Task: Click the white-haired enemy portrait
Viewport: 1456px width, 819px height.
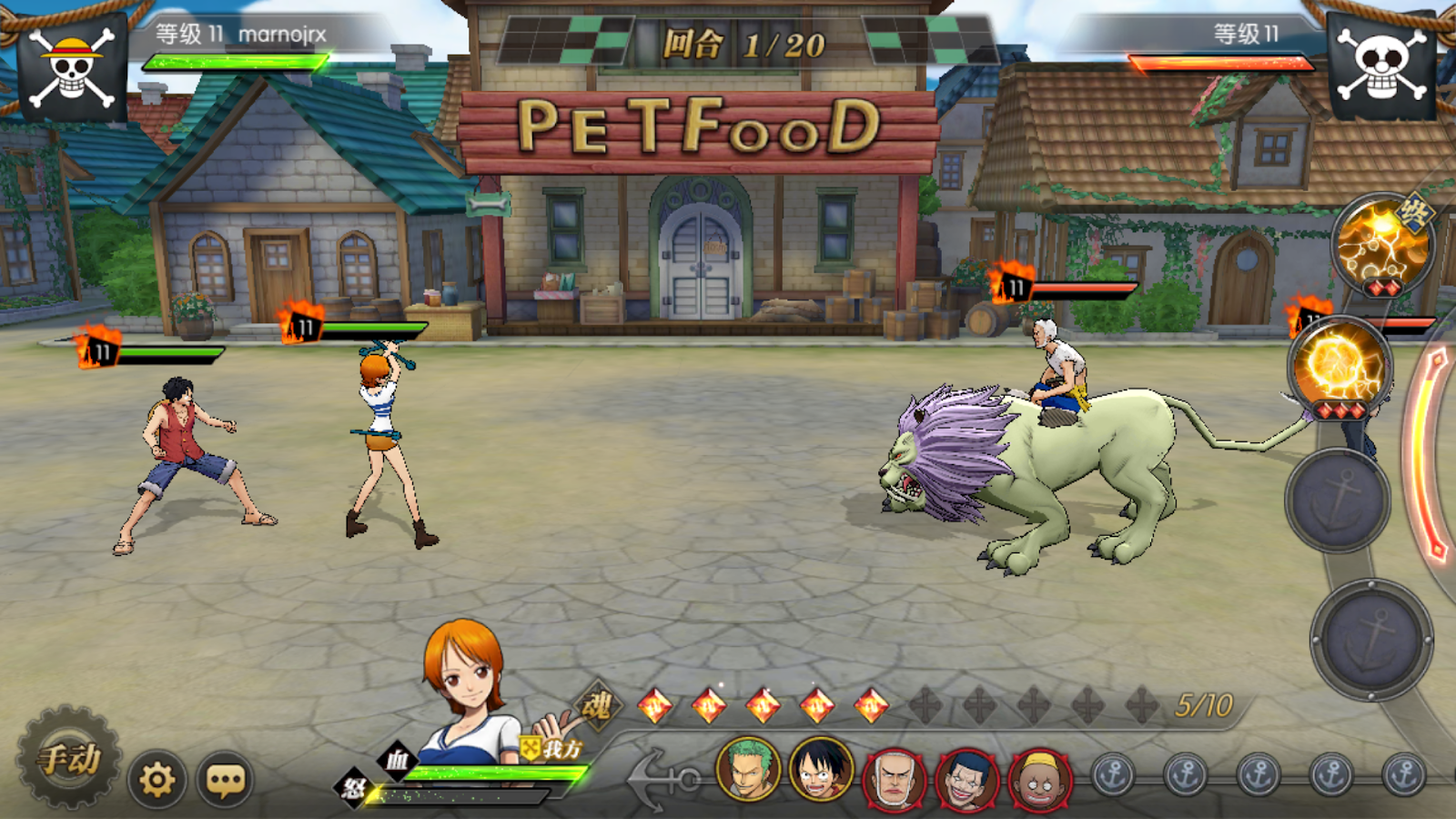Action: 894,779
